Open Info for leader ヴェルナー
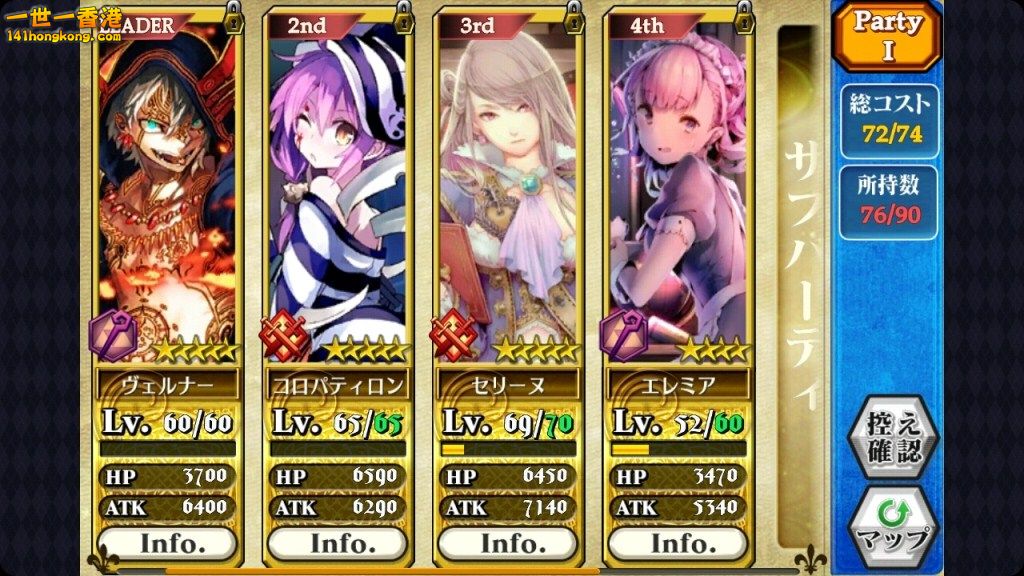Screen dimensions: 1024x576 point(167,543)
